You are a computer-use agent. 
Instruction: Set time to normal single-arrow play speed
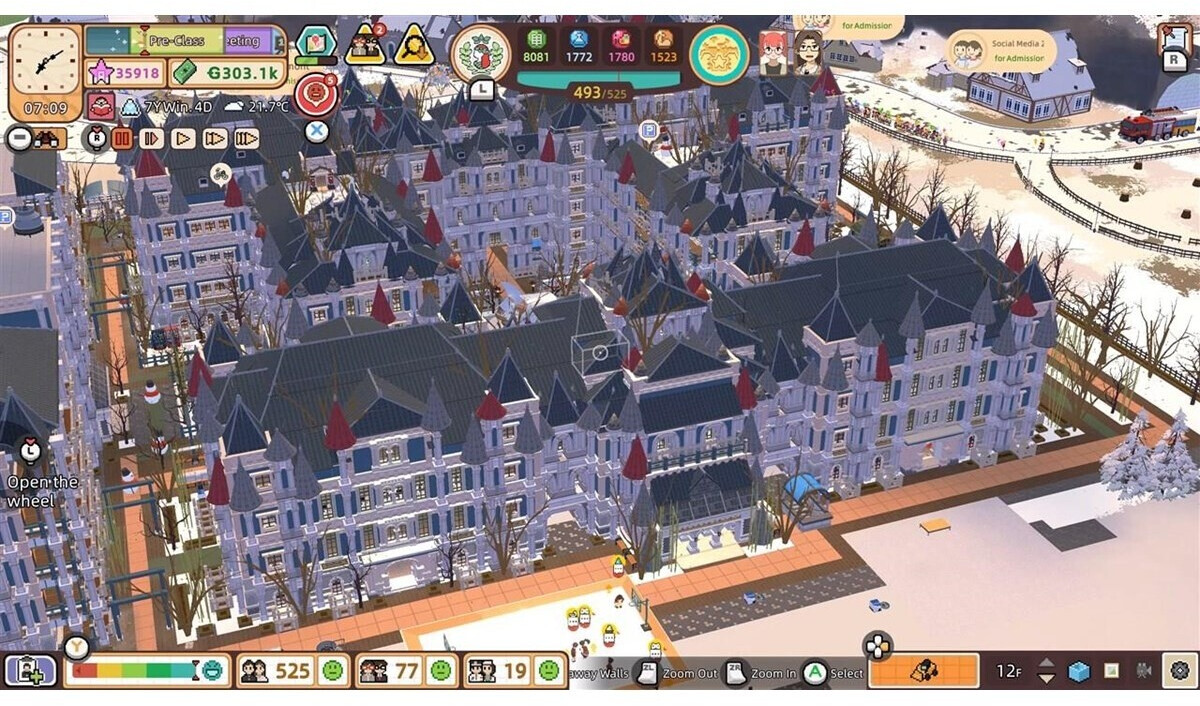(x=183, y=138)
